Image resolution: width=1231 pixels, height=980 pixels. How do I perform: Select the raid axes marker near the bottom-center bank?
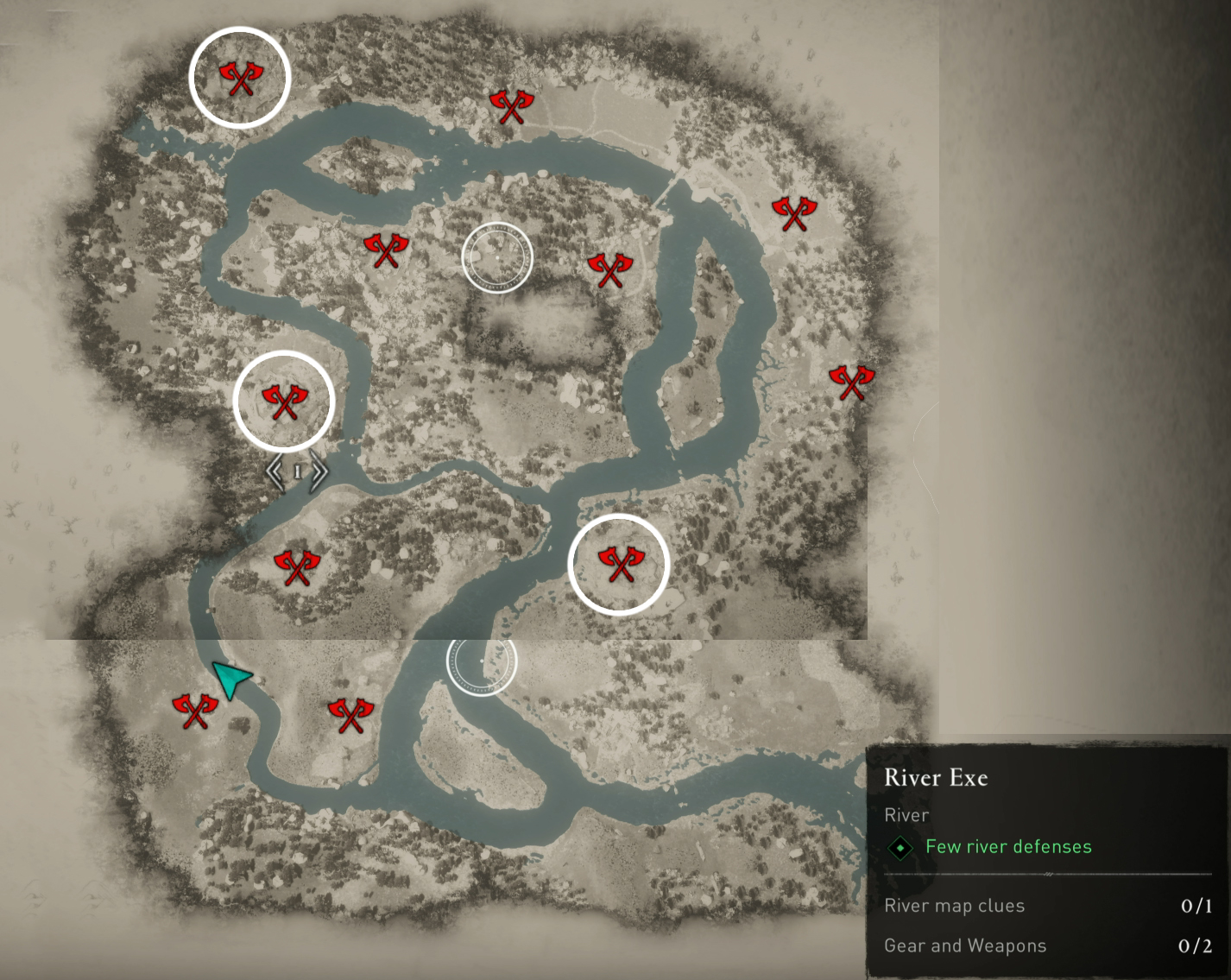coord(351,714)
